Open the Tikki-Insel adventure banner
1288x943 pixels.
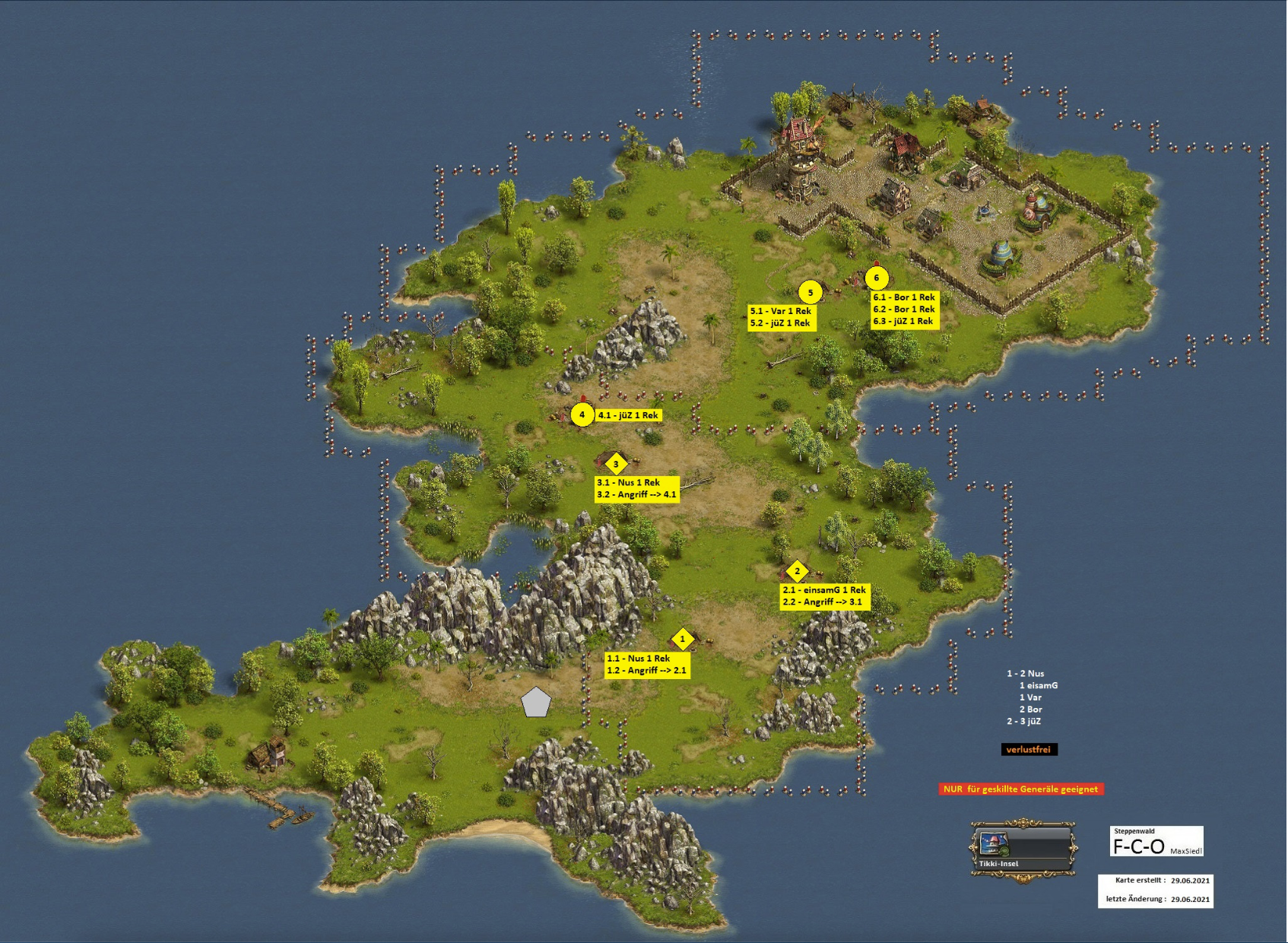click(x=1023, y=850)
